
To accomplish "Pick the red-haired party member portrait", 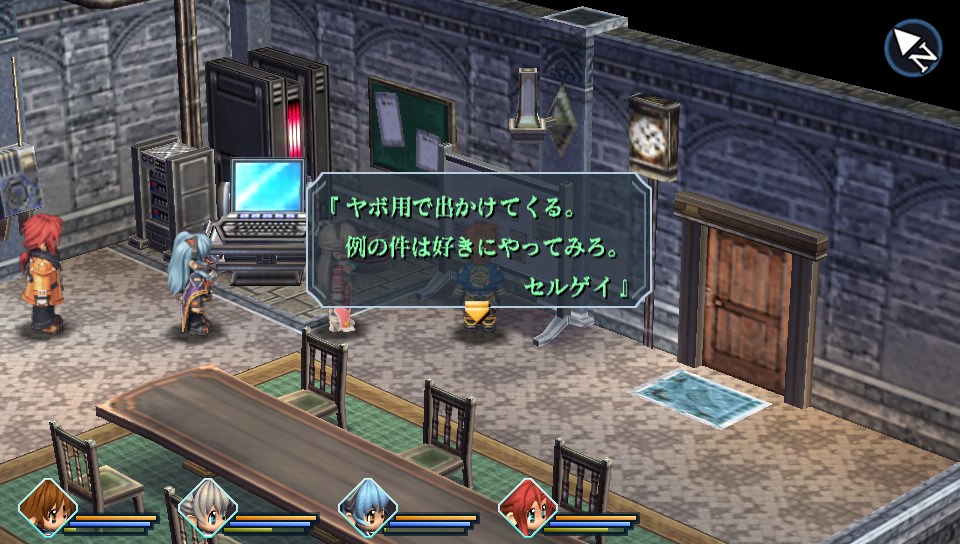I will 526,511.
